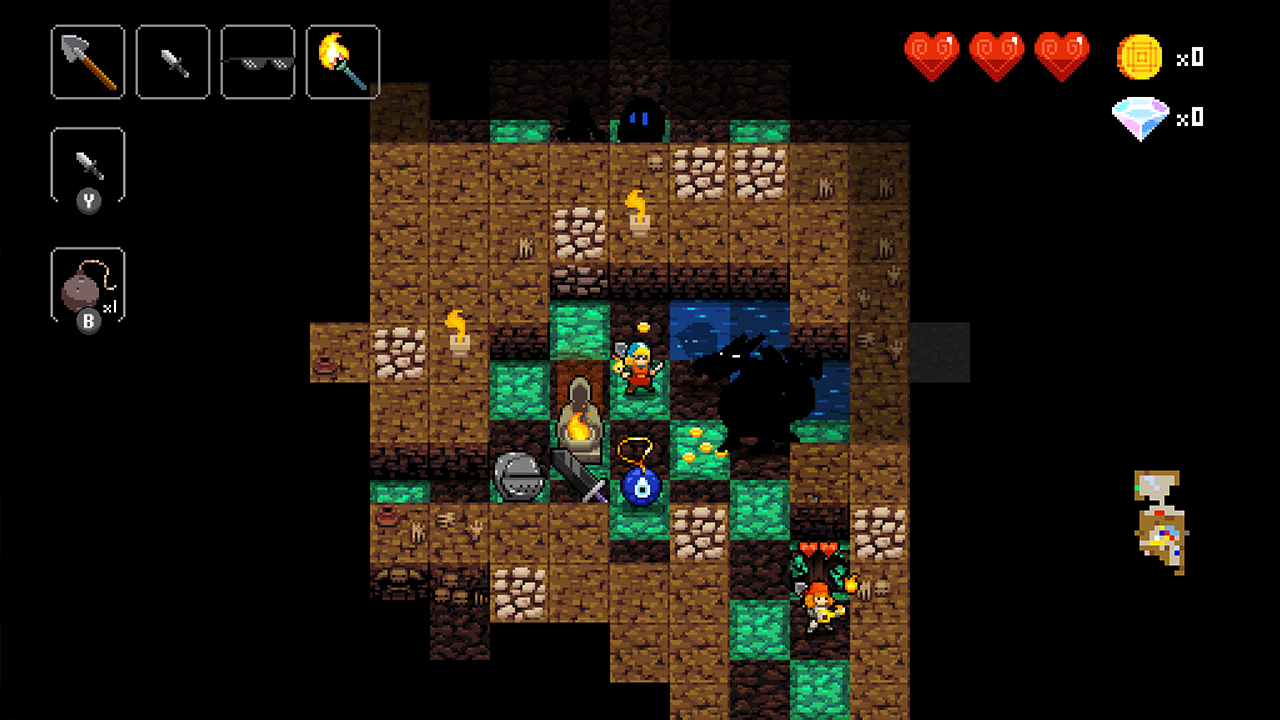The height and width of the screenshot is (720, 1280).
Task: Click the minimap on the right edge
Action: click(1160, 520)
